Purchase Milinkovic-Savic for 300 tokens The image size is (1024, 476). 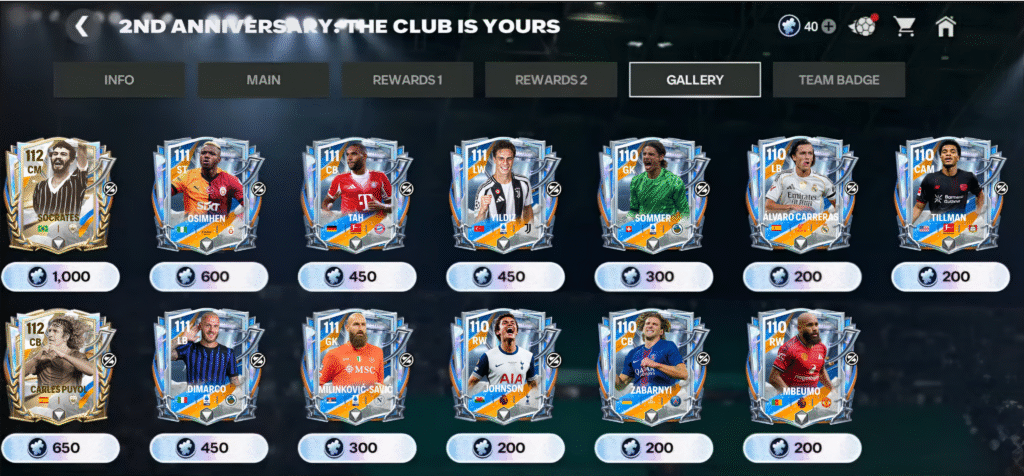pyautogui.click(x=357, y=447)
